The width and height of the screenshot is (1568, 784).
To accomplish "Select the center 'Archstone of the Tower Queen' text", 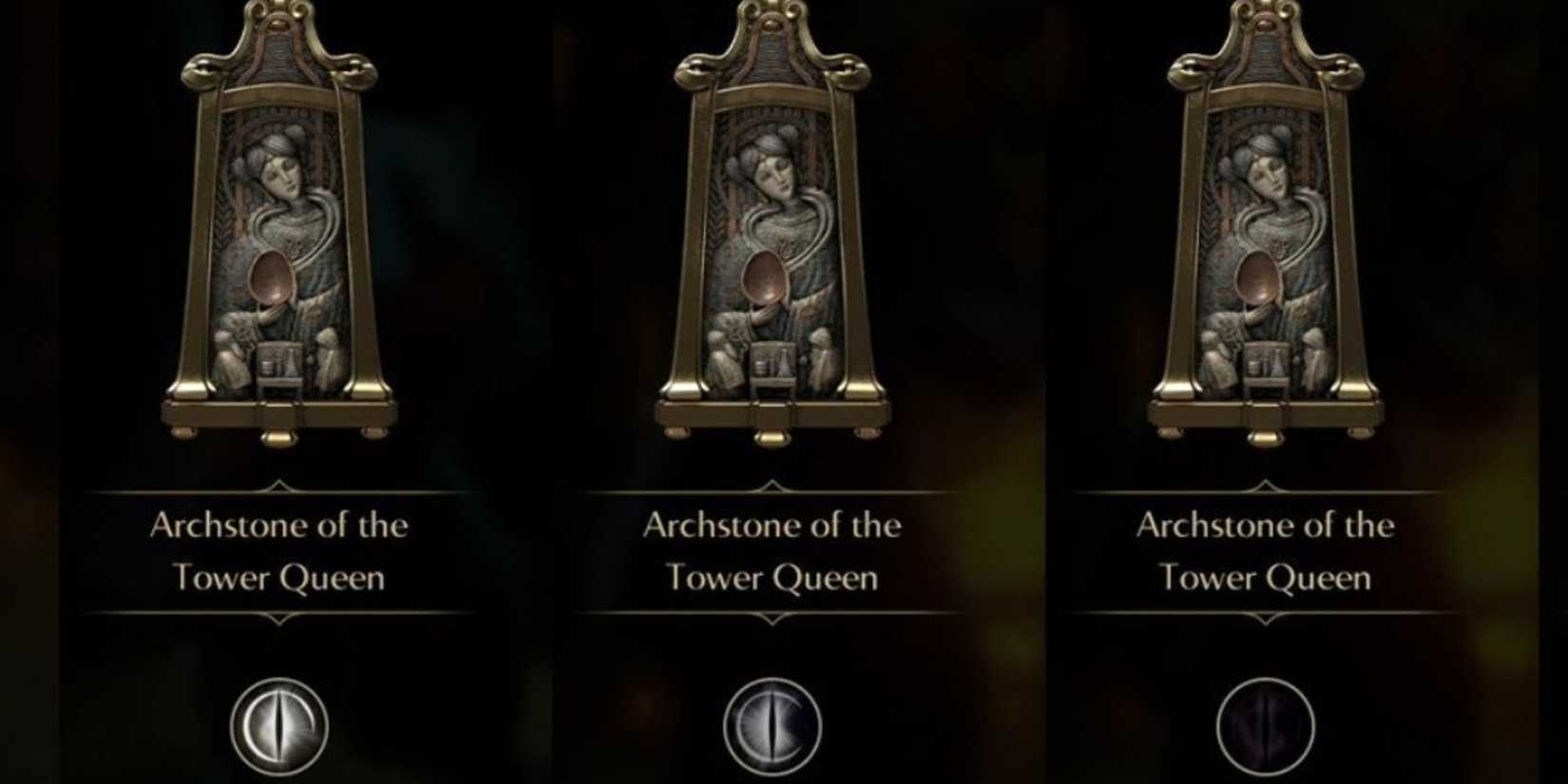I will [770, 551].
